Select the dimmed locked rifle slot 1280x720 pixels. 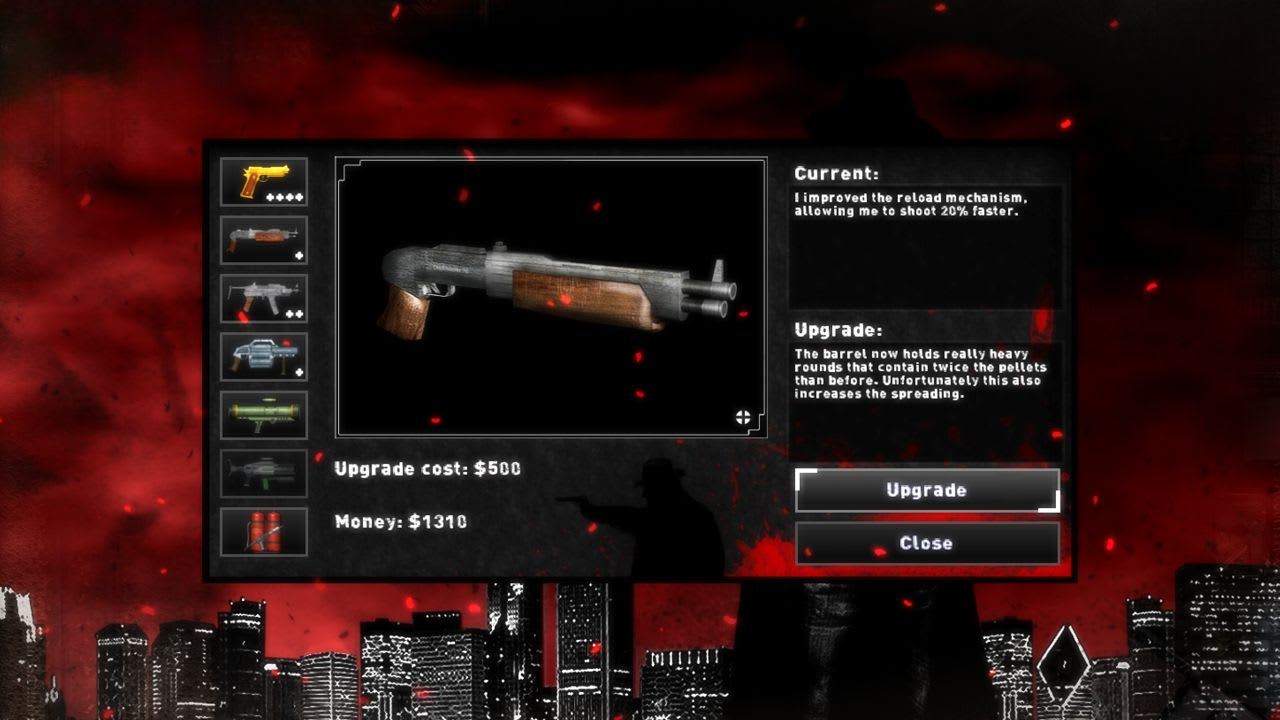pos(264,473)
